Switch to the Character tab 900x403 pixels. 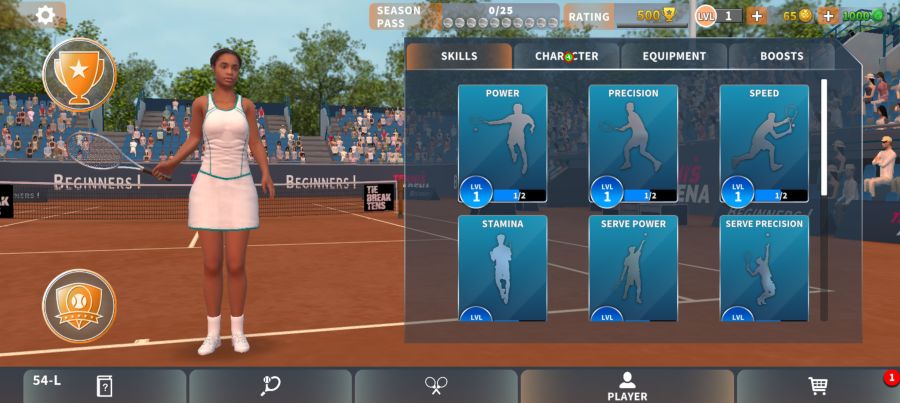pyautogui.click(x=567, y=56)
